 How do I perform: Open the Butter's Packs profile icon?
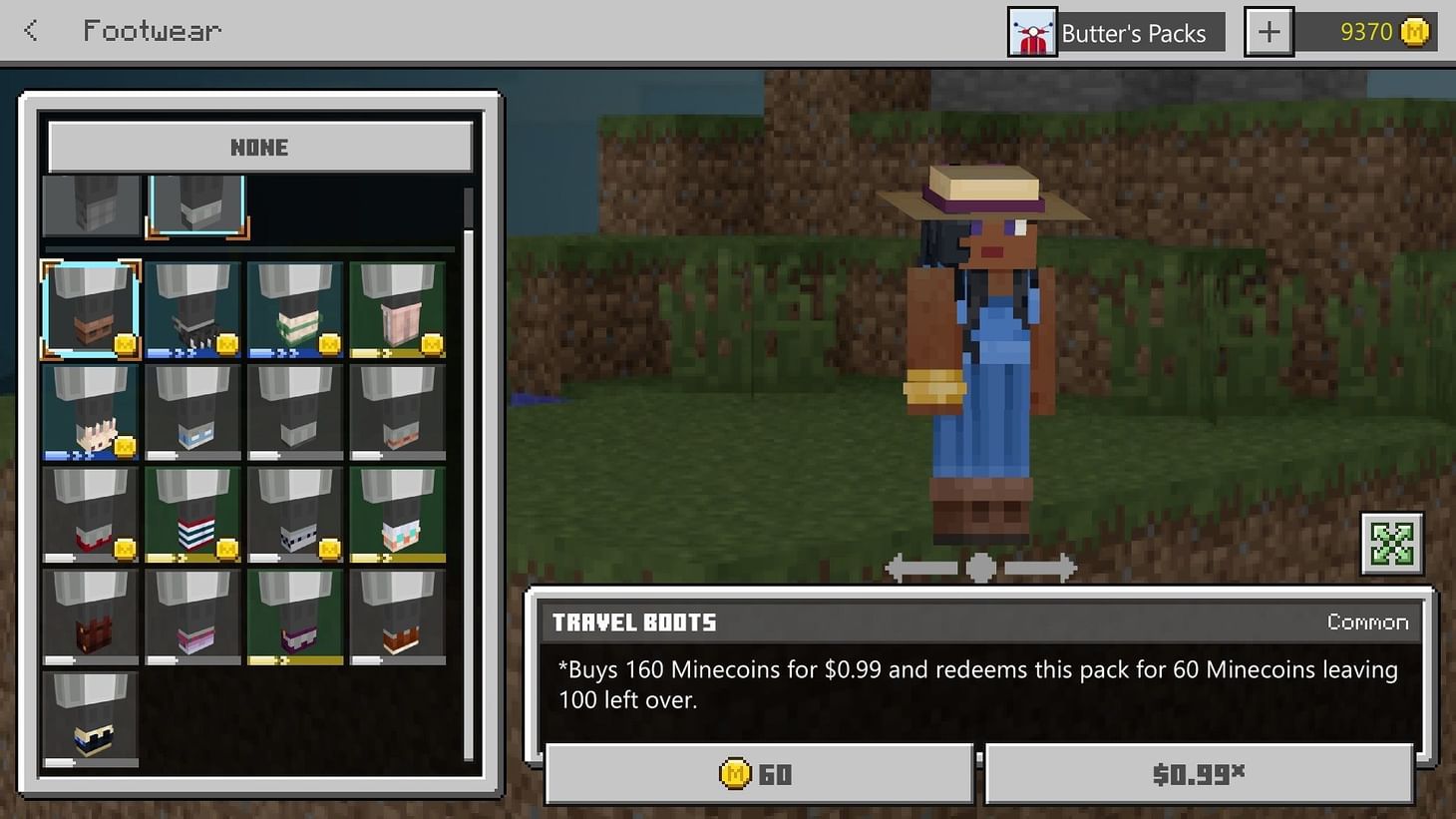click(x=1033, y=32)
